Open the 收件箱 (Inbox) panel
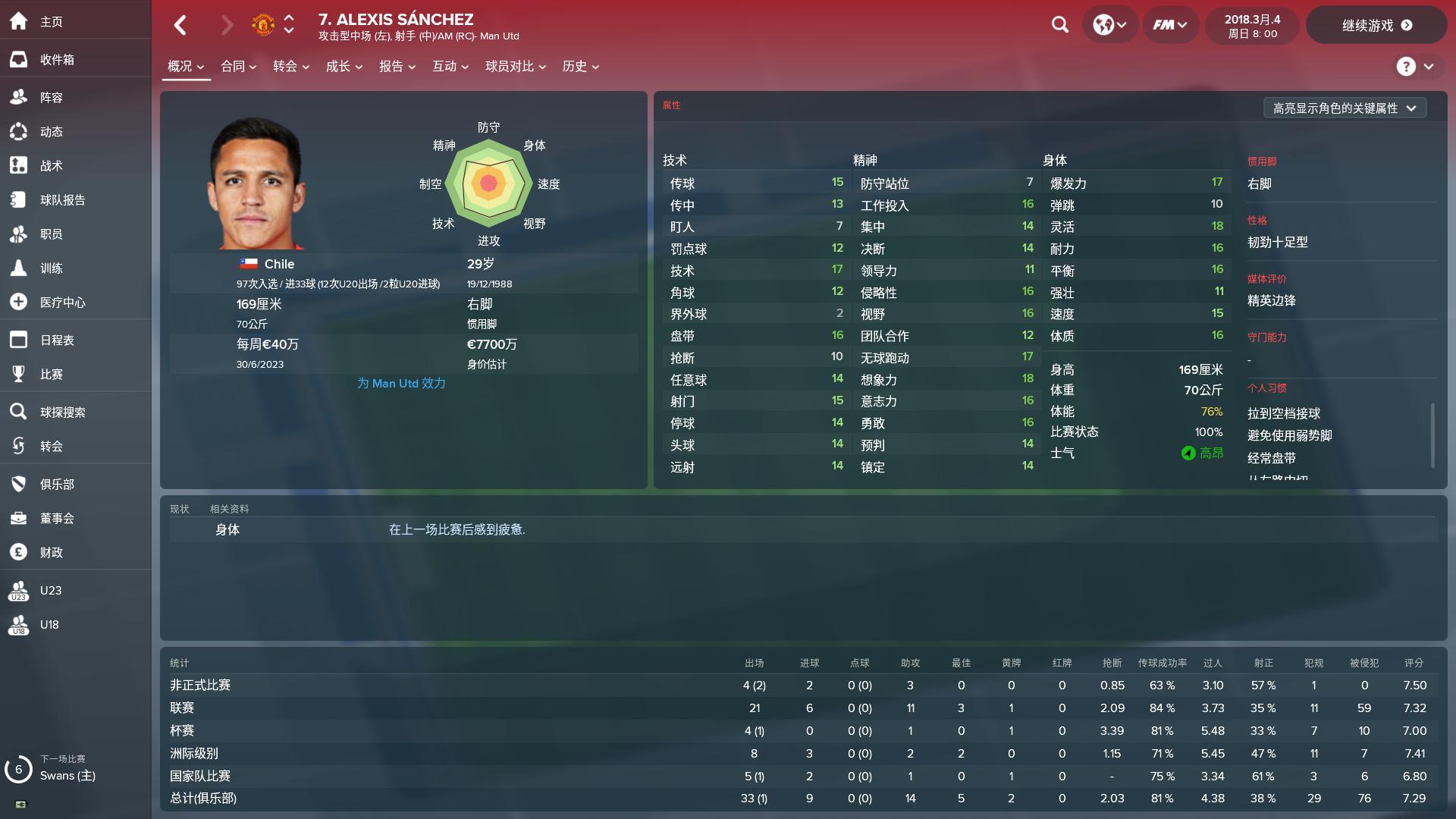This screenshot has width=1456, height=819. coord(57,59)
